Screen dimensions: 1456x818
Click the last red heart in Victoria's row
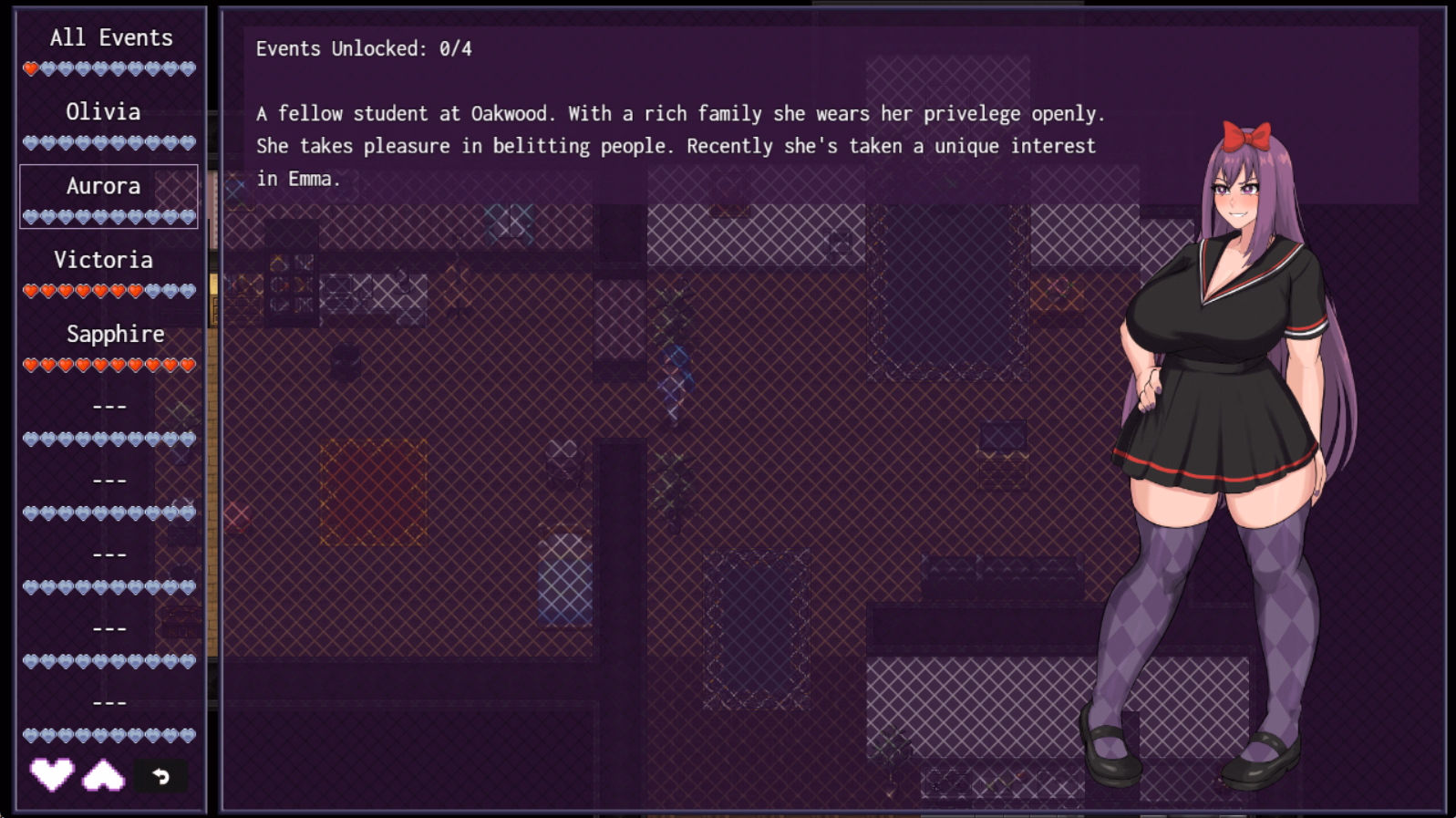[137, 290]
